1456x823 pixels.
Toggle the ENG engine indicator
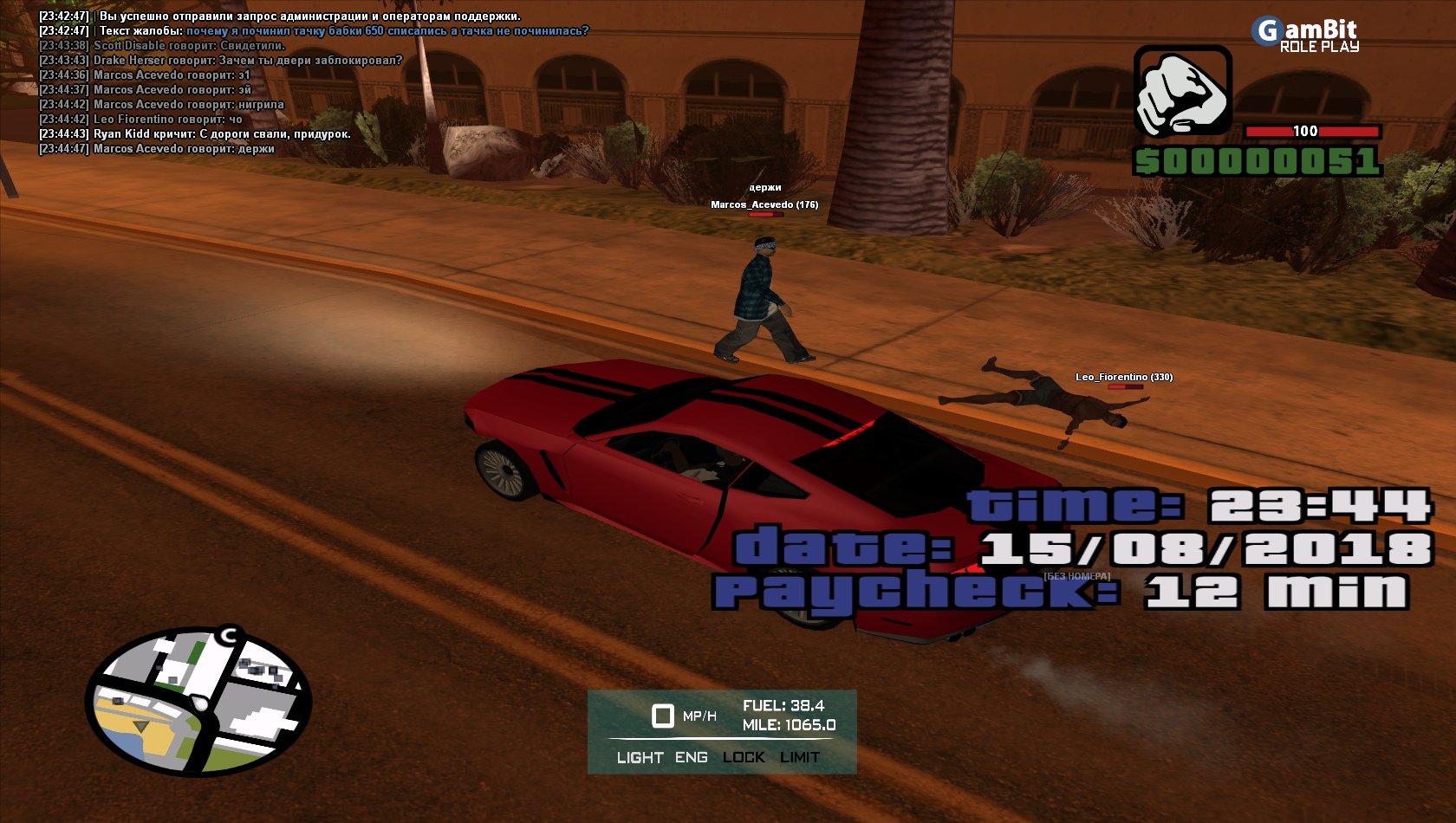coord(691,758)
